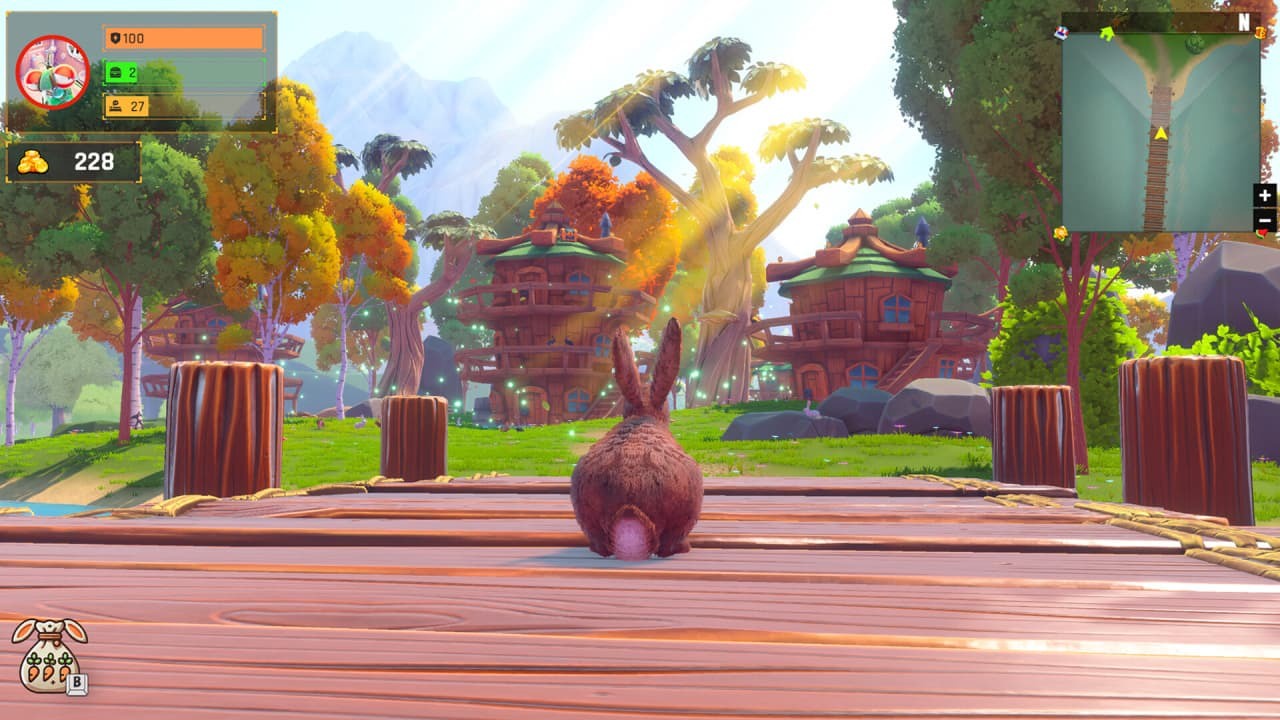The height and width of the screenshot is (720, 1280).
Task: Click the shield icon on the health bar
Action: pos(117,39)
